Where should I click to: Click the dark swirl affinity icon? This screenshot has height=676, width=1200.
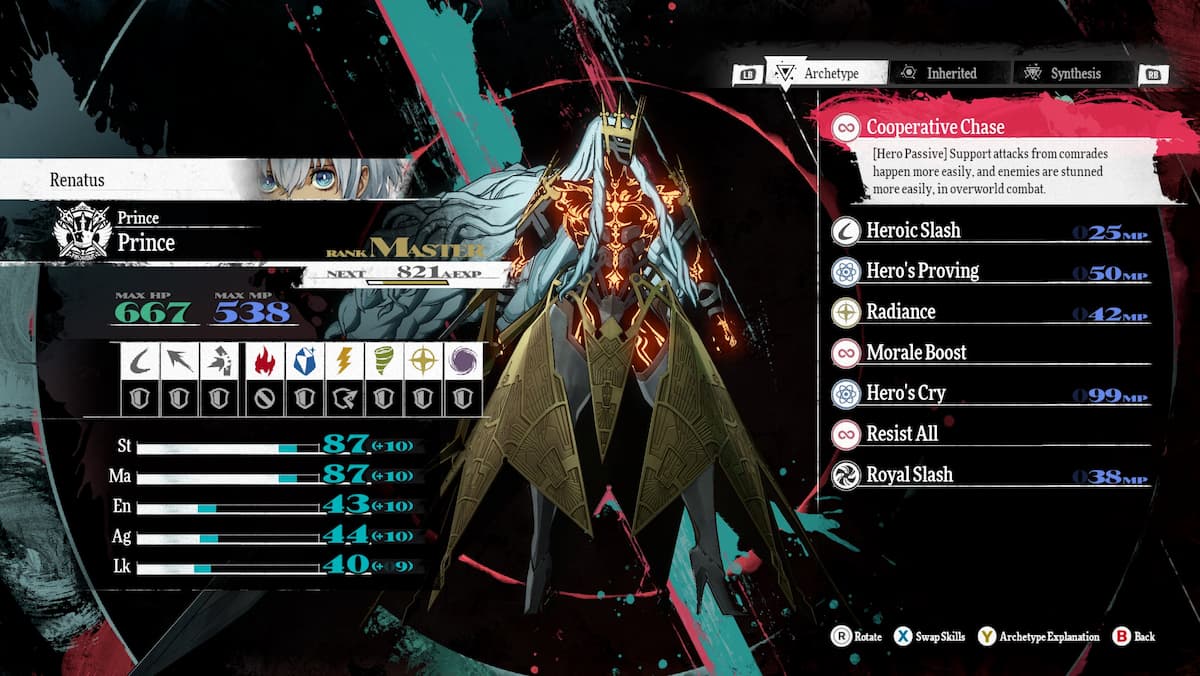(462, 362)
